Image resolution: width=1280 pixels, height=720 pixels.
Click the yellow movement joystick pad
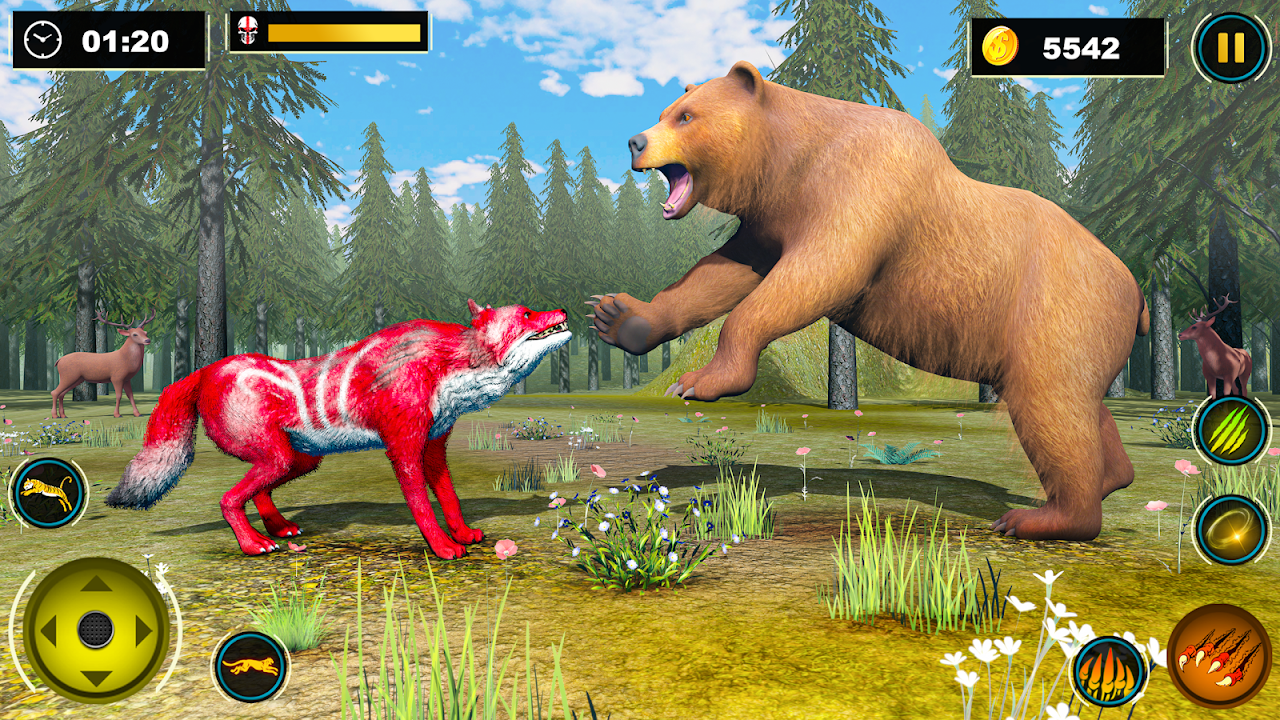tap(96, 629)
